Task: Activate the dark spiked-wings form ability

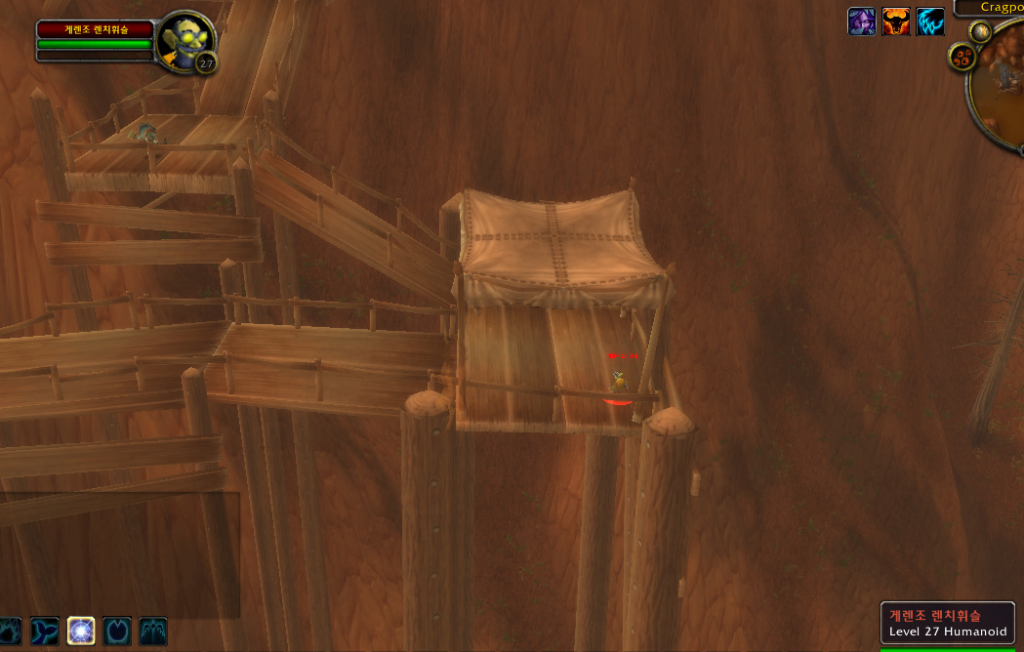Action: pos(153,630)
